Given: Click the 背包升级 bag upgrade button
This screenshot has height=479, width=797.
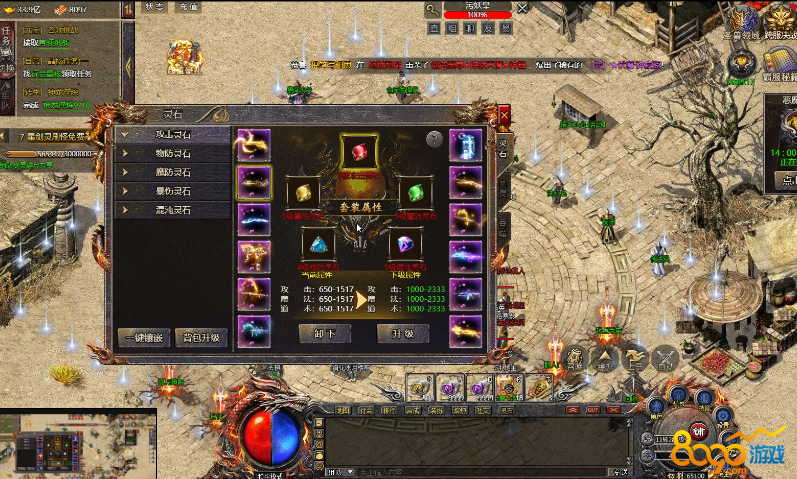Looking at the screenshot, I should pyautogui.click(x=201, y=337).
